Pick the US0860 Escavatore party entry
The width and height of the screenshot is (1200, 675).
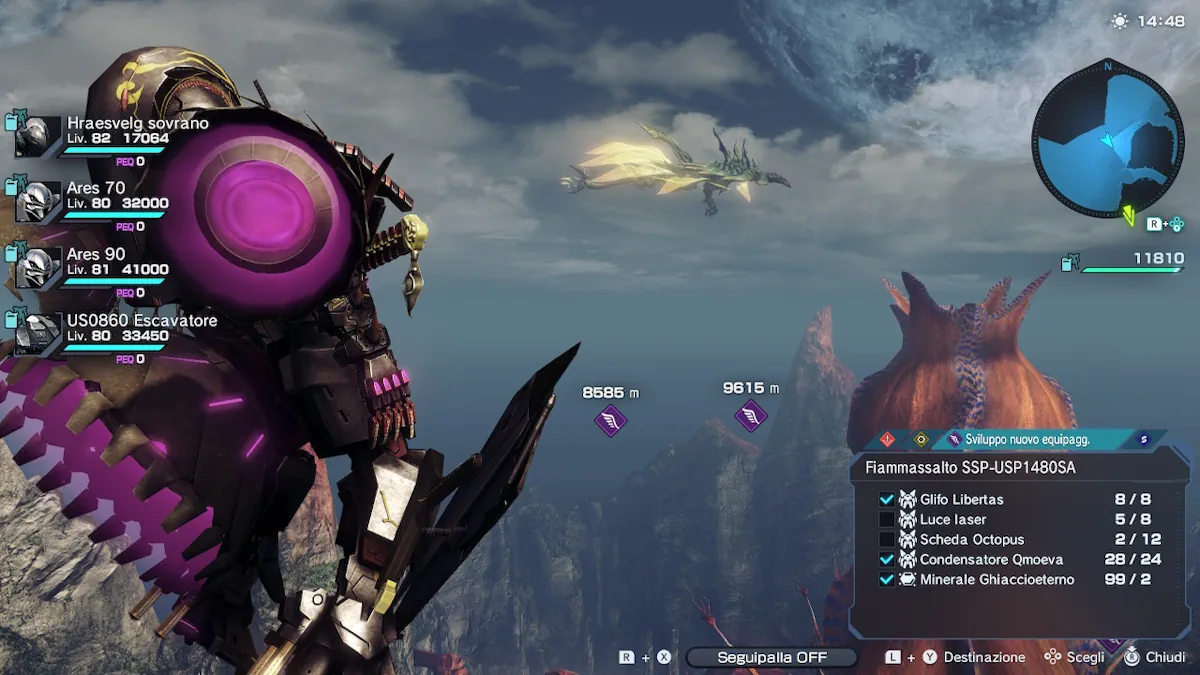[141, 321]
